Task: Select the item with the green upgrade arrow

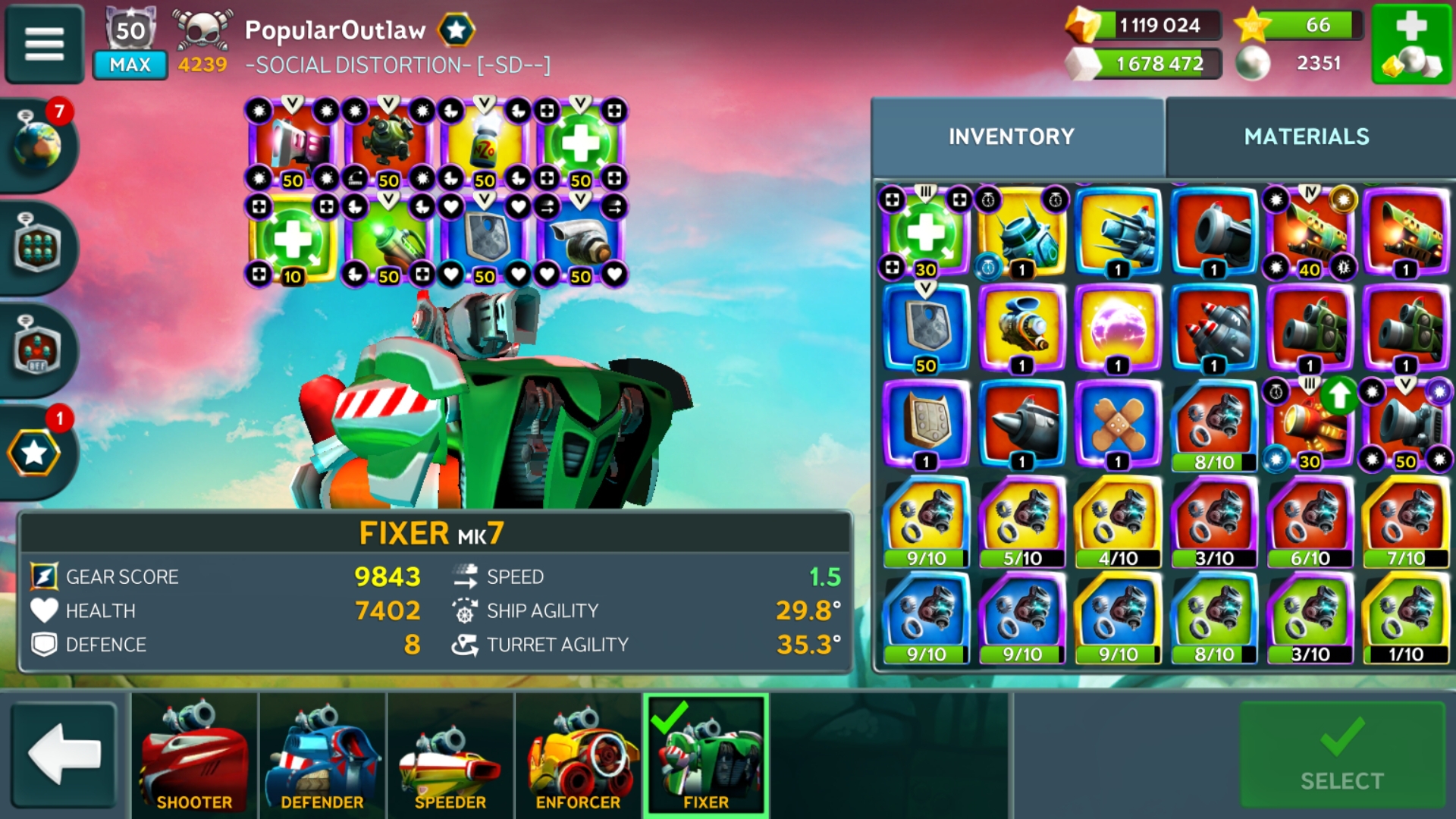Action: point(1310,425)
